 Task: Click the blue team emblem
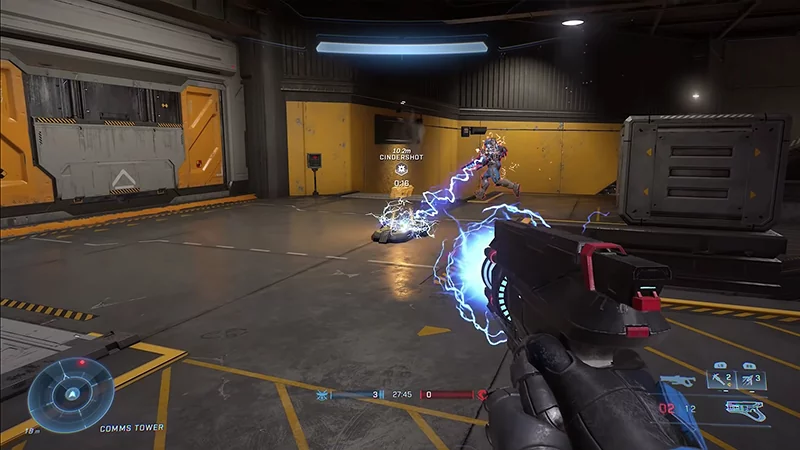point(323,395)
